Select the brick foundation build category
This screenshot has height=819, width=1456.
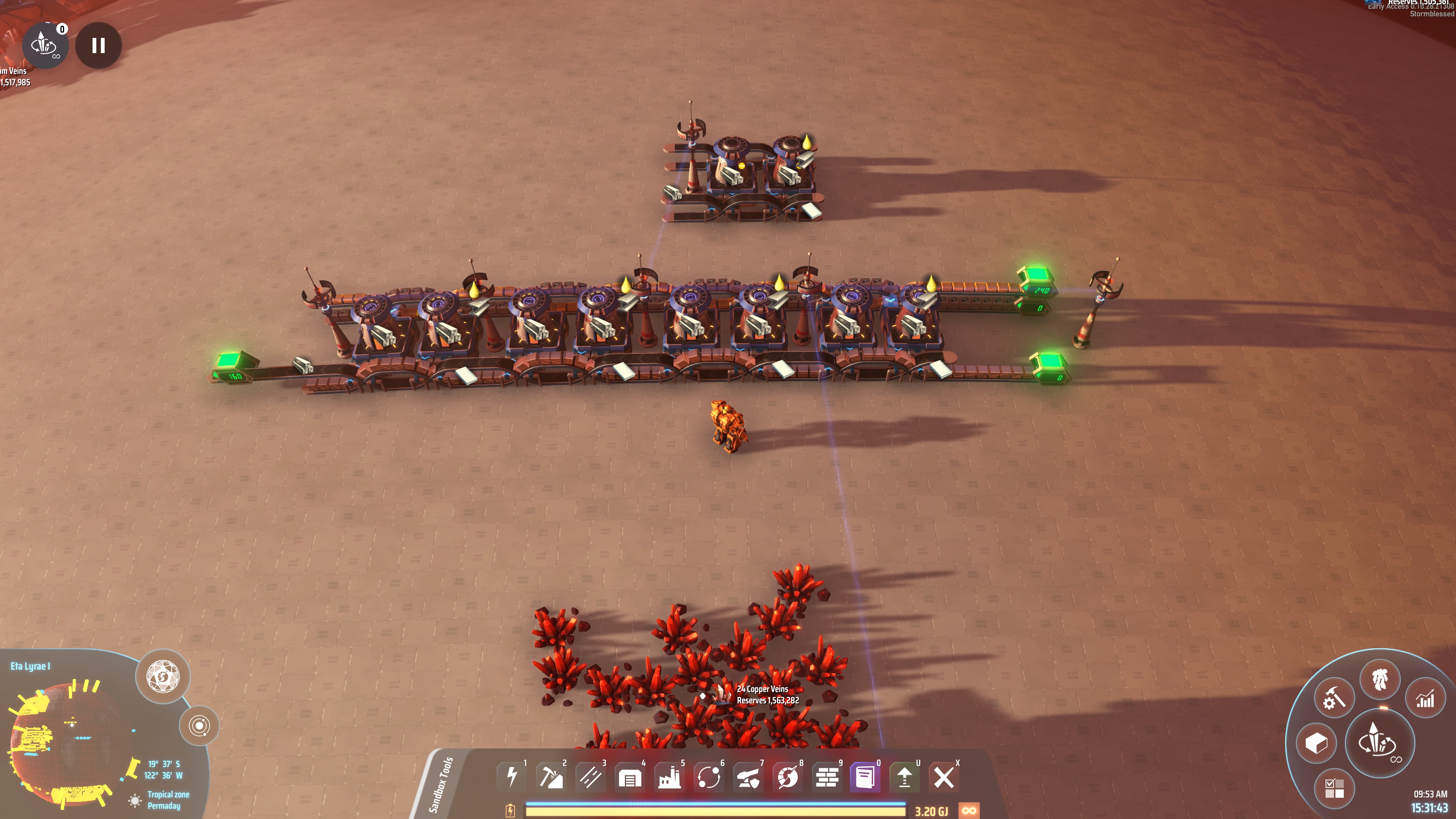pos(827,777)
